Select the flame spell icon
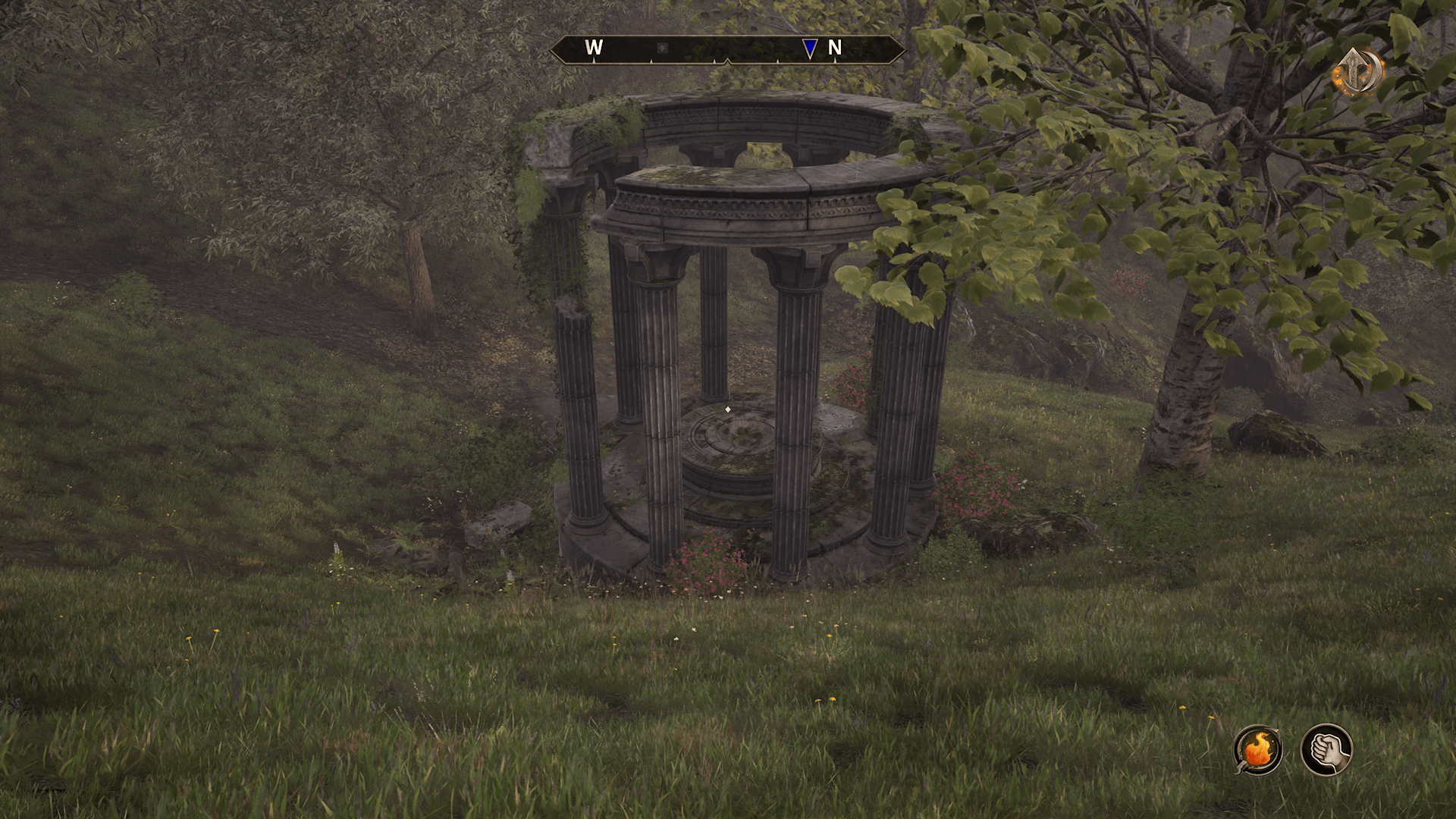 (x=1258, y=750)
